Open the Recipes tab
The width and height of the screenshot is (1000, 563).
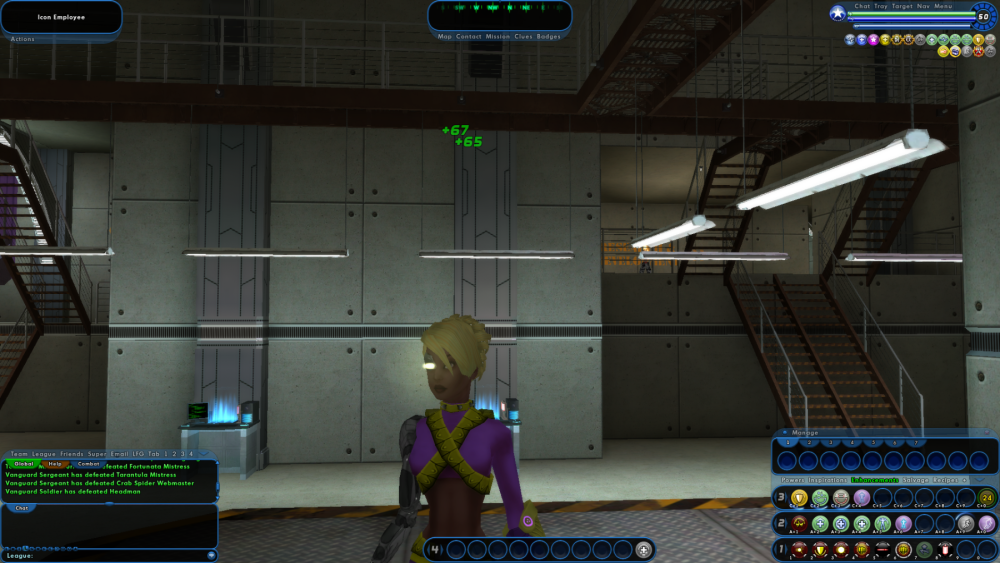pyautogui.click(x=945, y=480)
